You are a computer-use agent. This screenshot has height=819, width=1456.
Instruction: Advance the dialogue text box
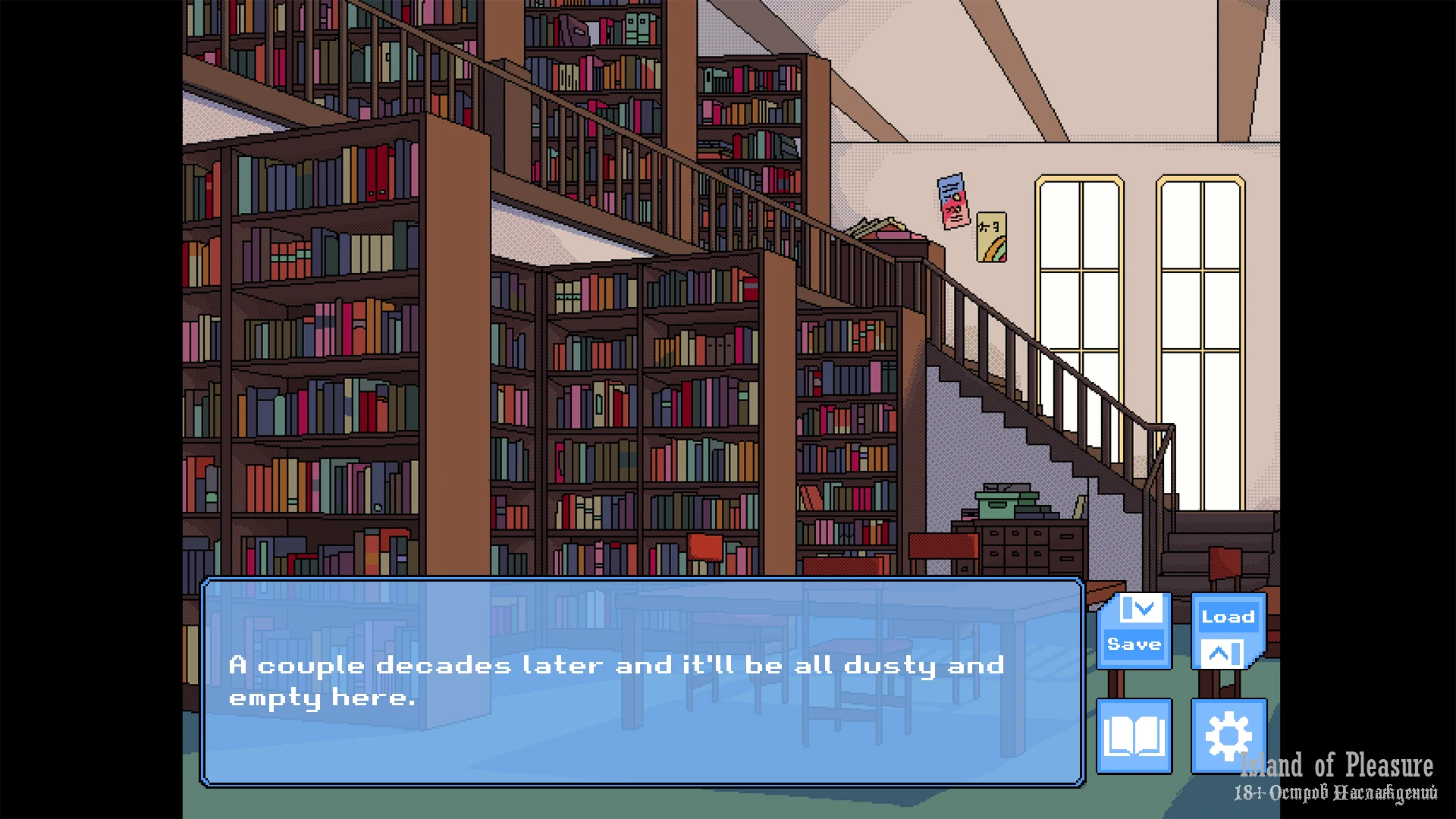click(642, 681)
